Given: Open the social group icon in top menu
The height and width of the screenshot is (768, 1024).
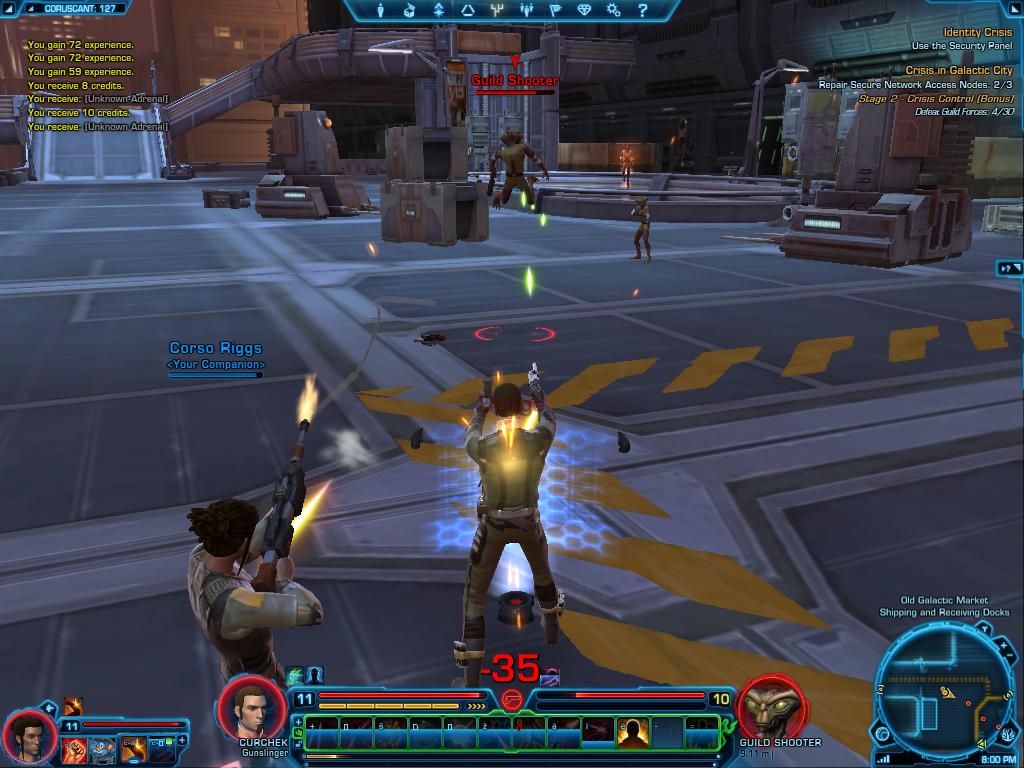Looking at the screenshot, I should 526,11.
